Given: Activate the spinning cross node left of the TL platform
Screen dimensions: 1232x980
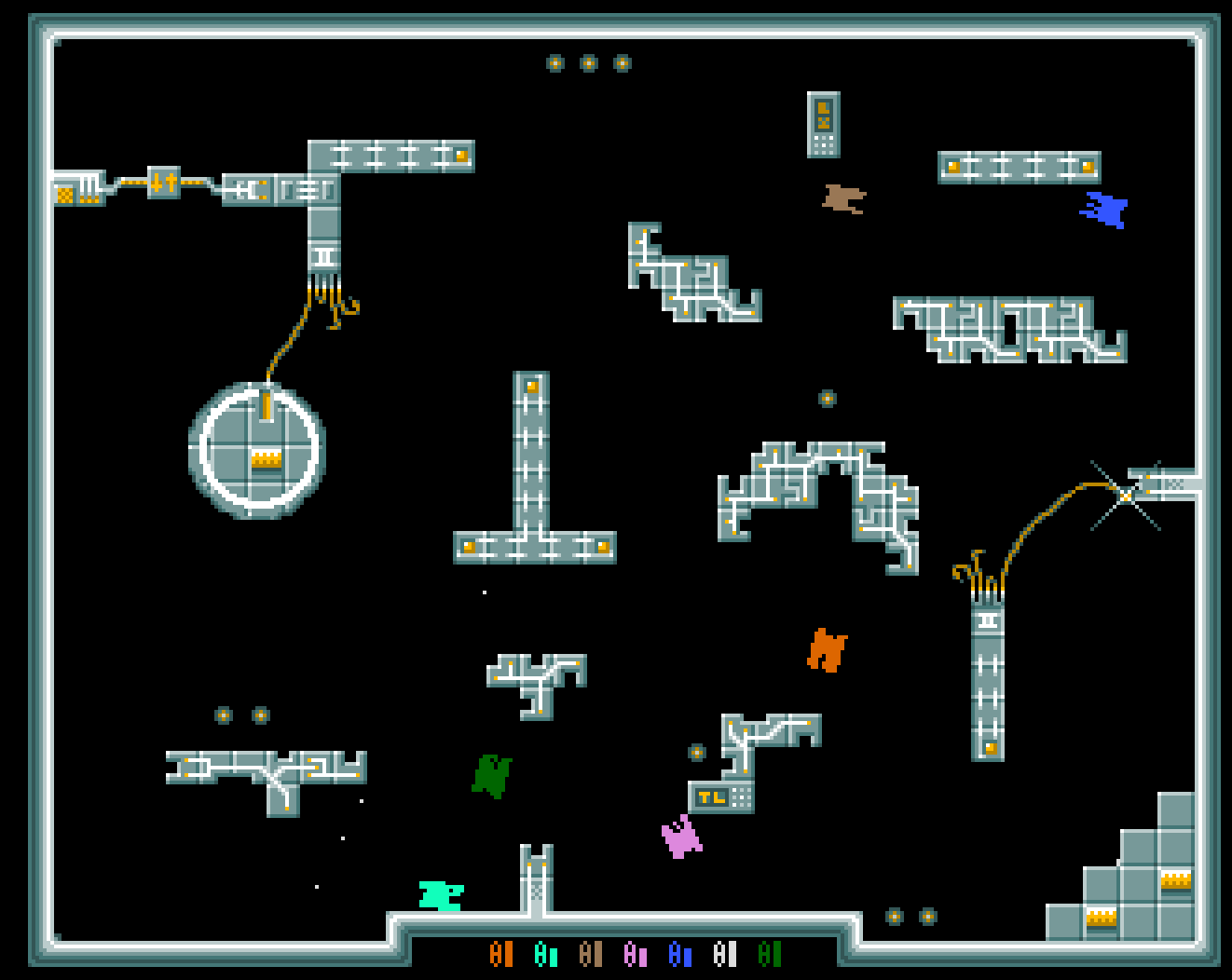Looking at the screenshot, I should 697,751.
